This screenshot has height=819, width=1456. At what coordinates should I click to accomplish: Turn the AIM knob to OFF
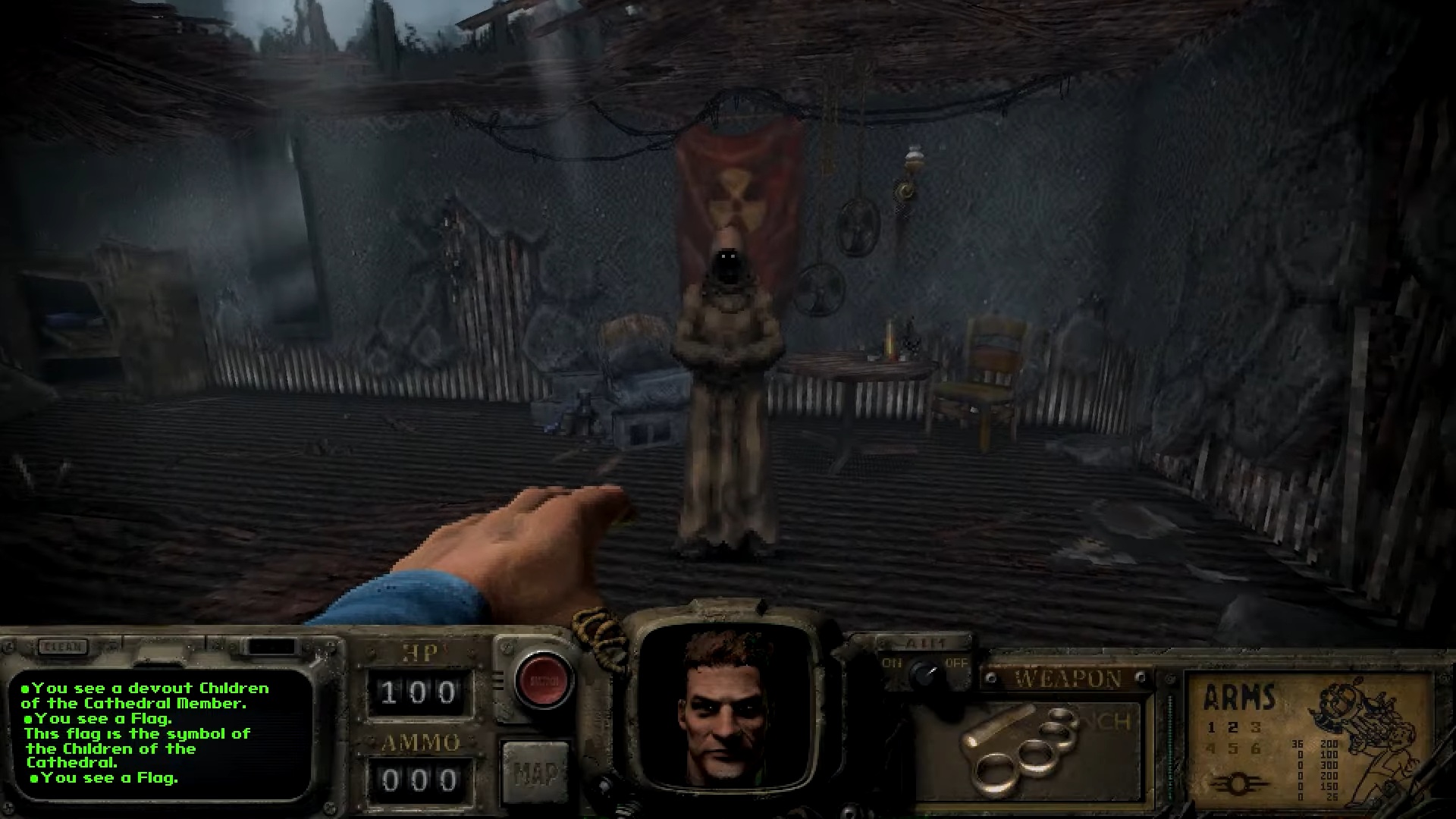coord(955,663)
